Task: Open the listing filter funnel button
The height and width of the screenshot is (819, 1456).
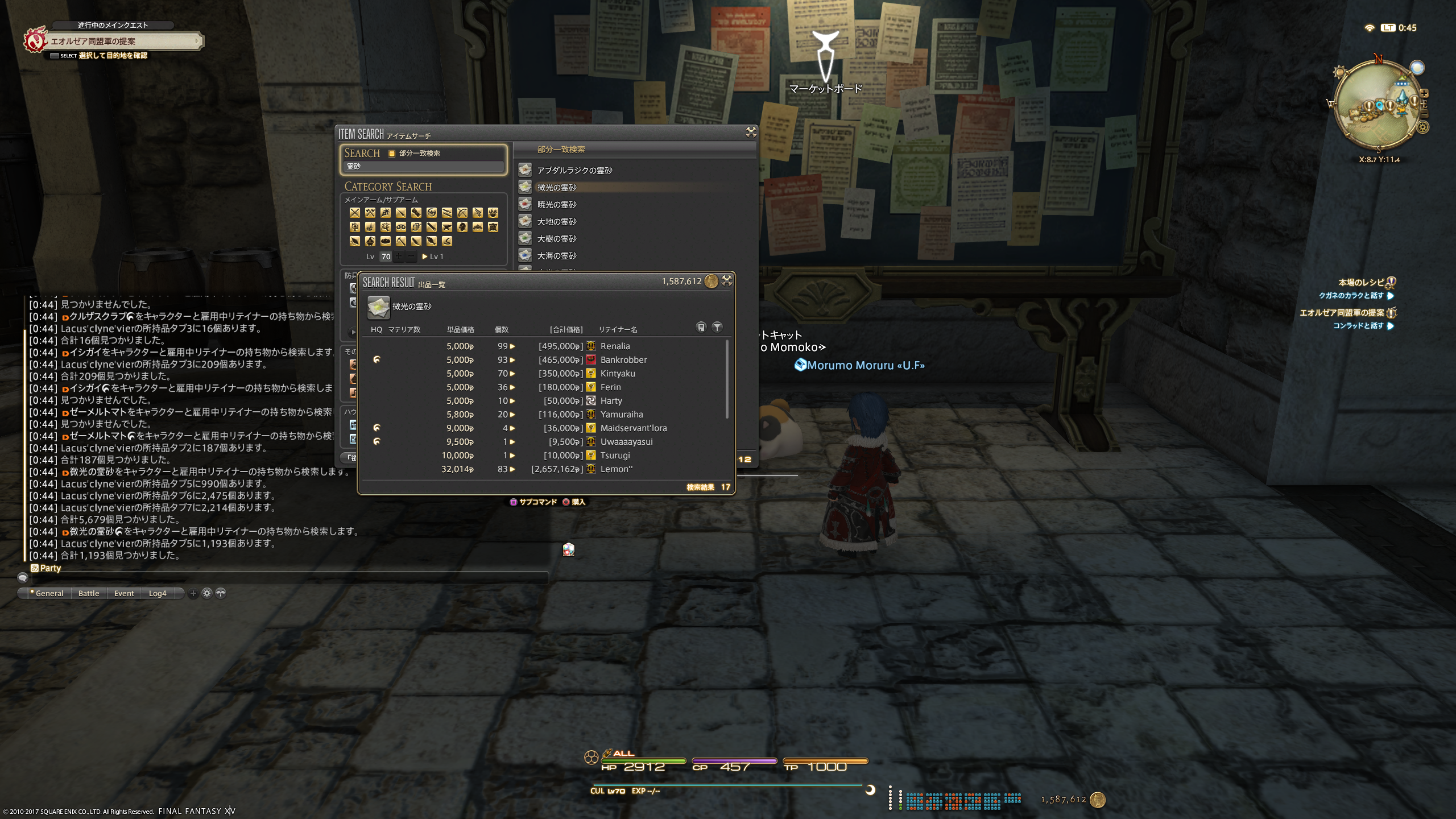Action: click(717, 327)
